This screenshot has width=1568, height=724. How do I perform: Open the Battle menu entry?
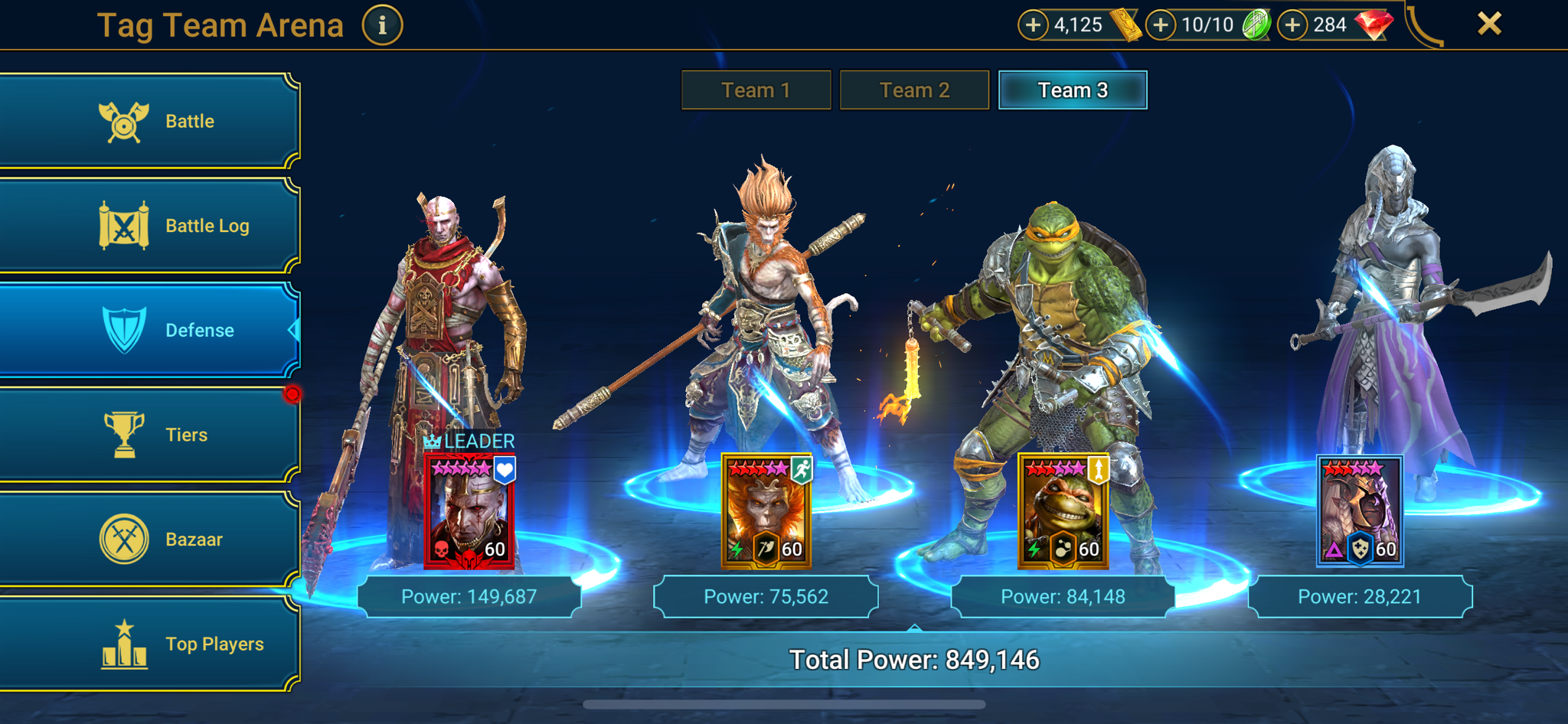149,121
